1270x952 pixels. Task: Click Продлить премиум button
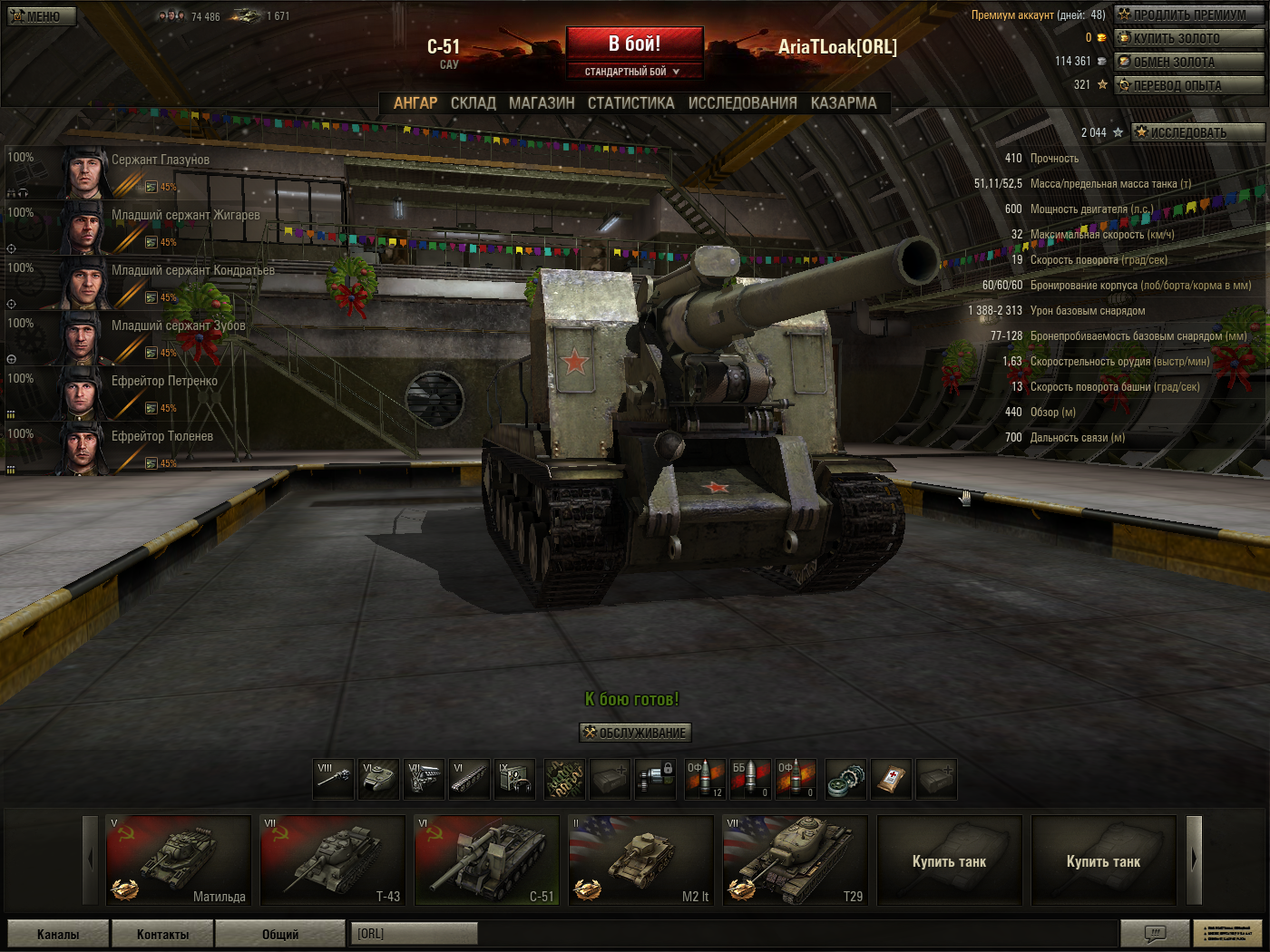pyautogui.click(x=1188, y=15)
